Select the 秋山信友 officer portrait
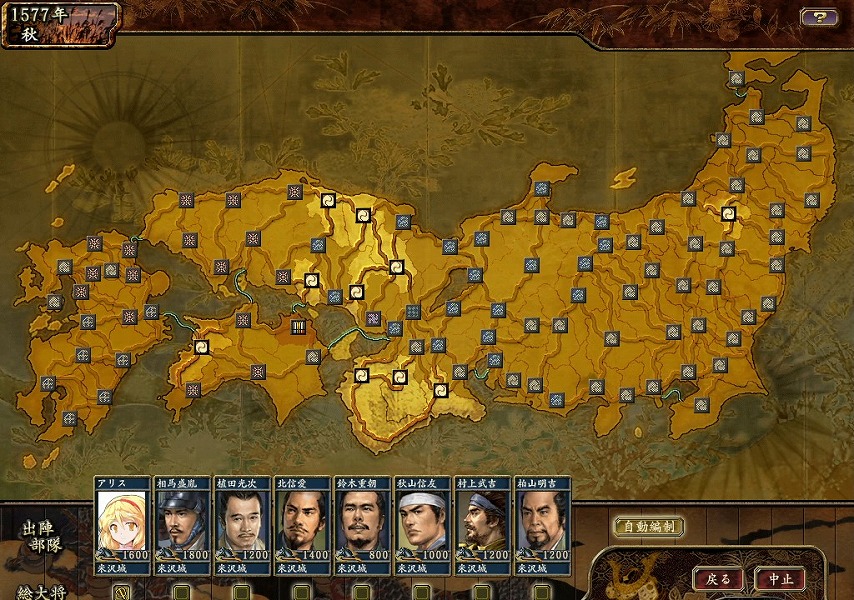 (422, 520)
